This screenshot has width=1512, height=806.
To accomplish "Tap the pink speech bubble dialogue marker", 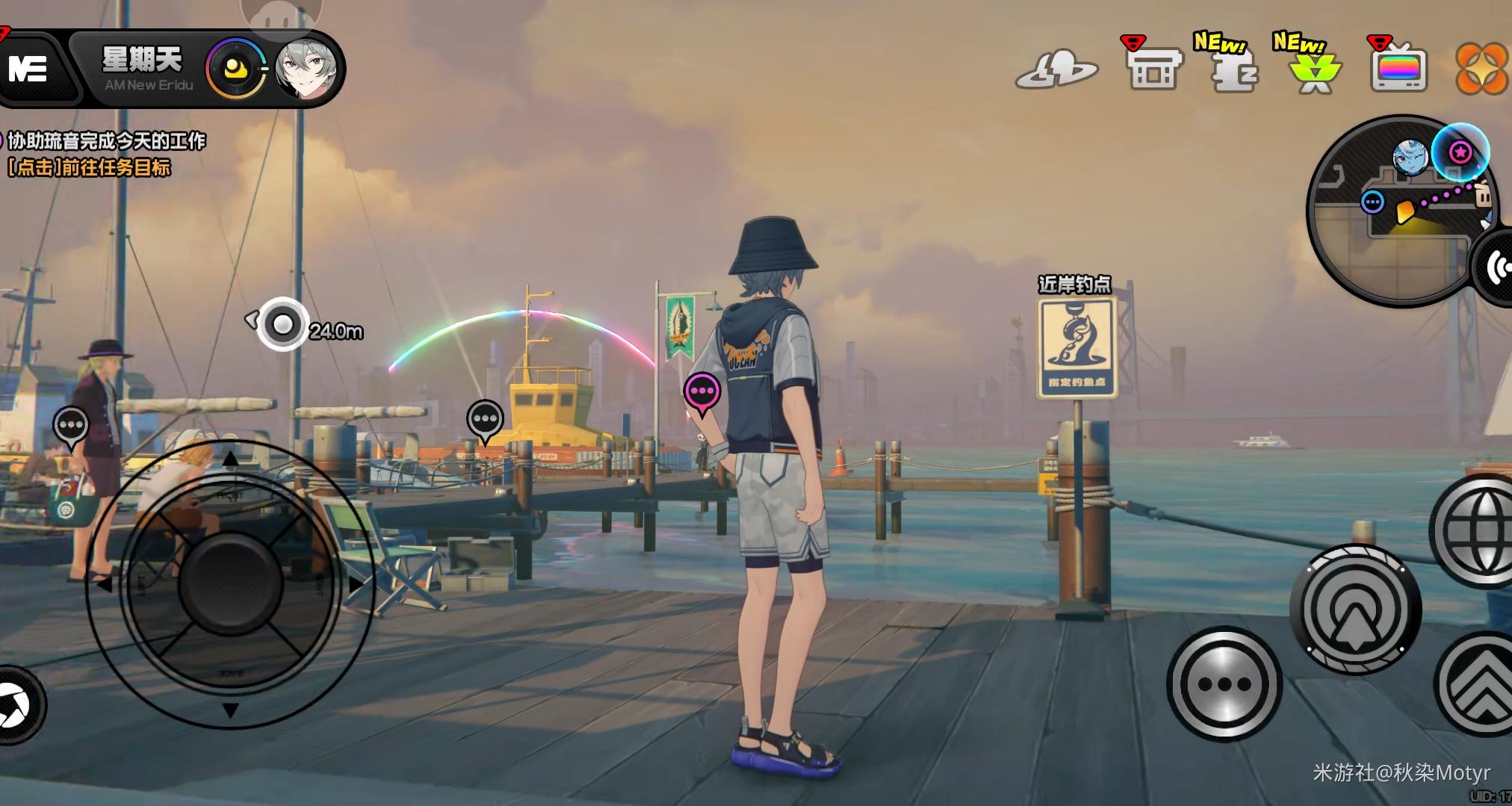I will 702,391.
